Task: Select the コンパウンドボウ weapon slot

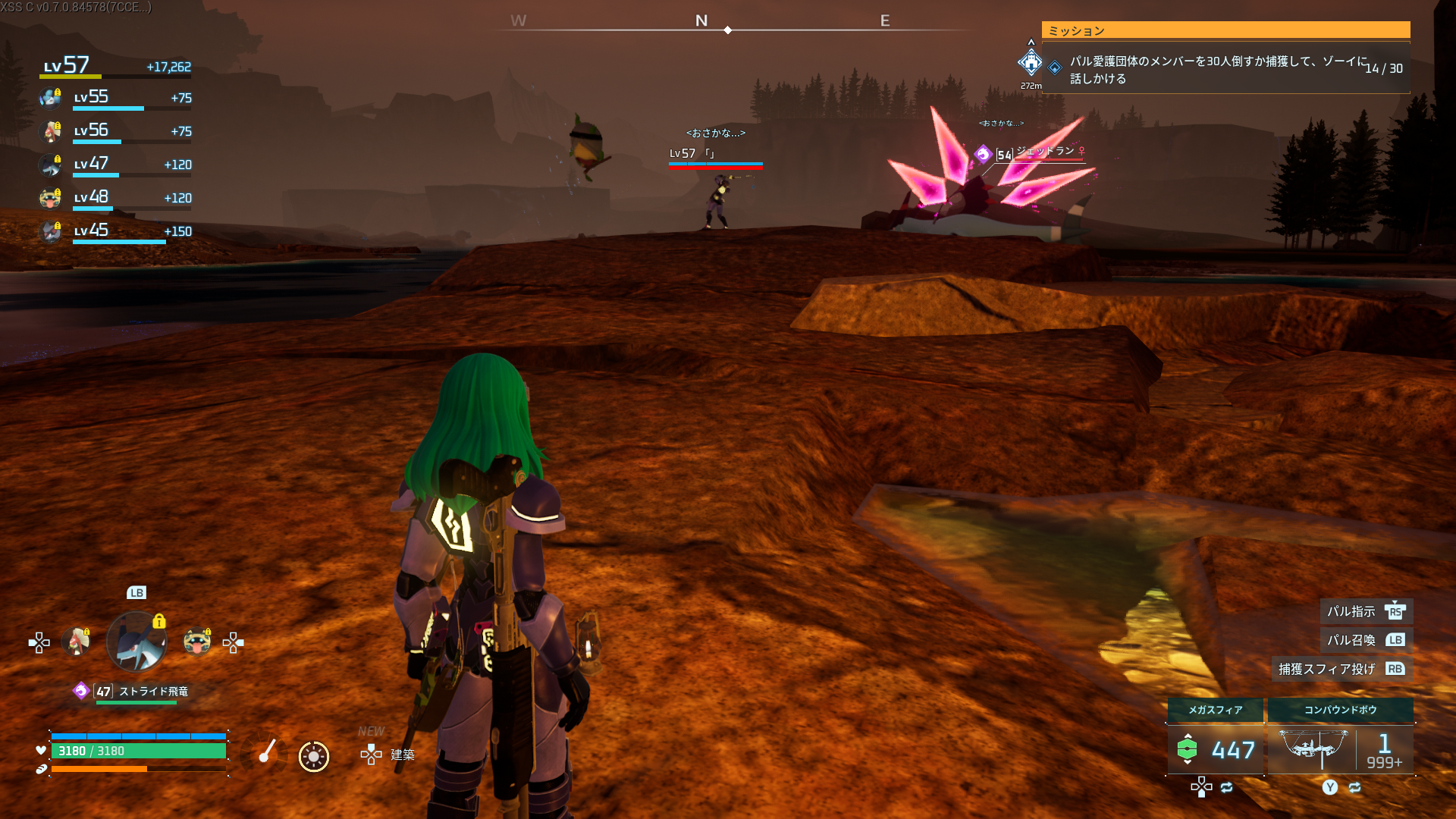Action: coord(1340,739)
